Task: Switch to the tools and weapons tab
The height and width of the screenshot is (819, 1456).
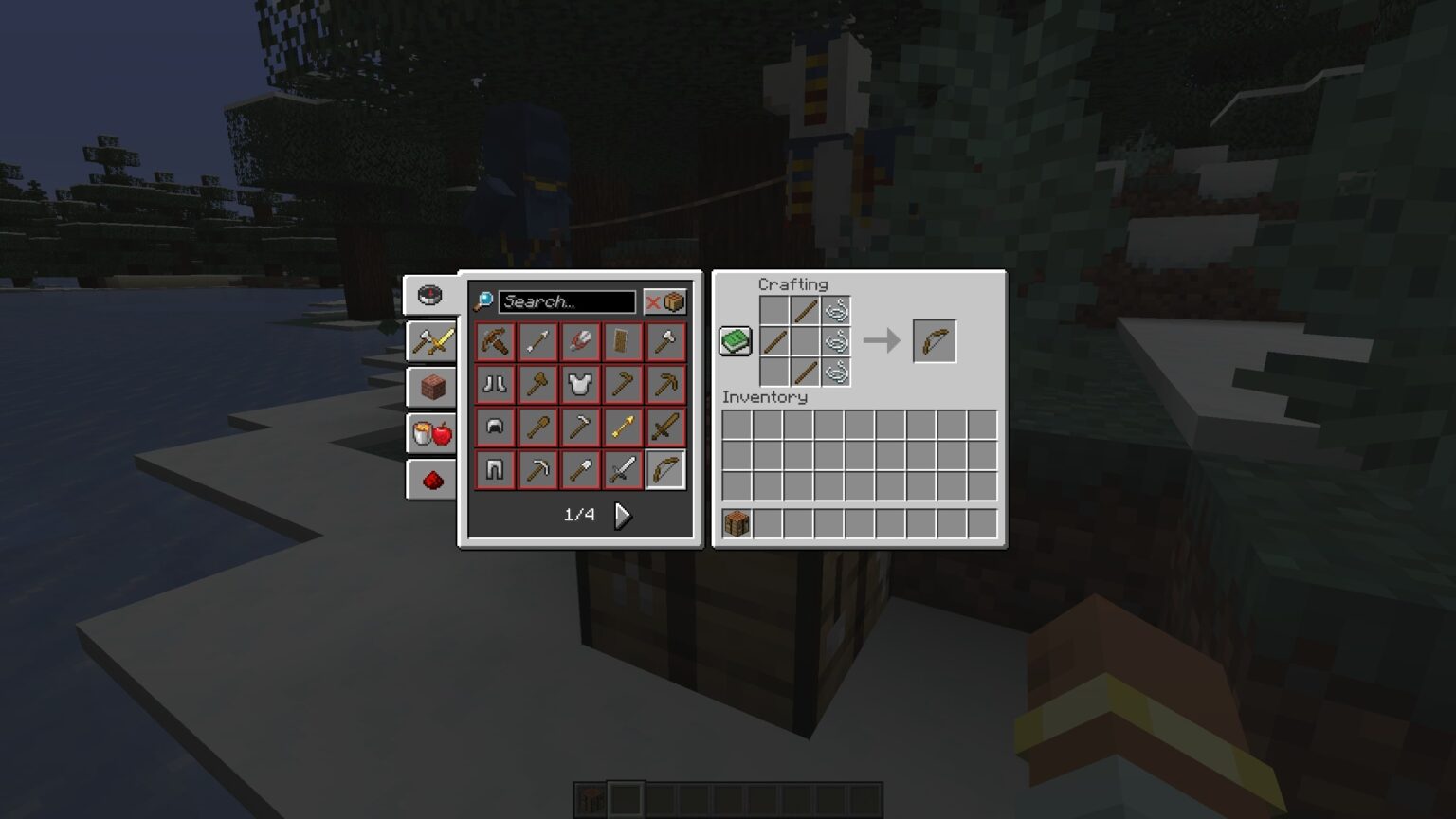Action: coord(432,341)
